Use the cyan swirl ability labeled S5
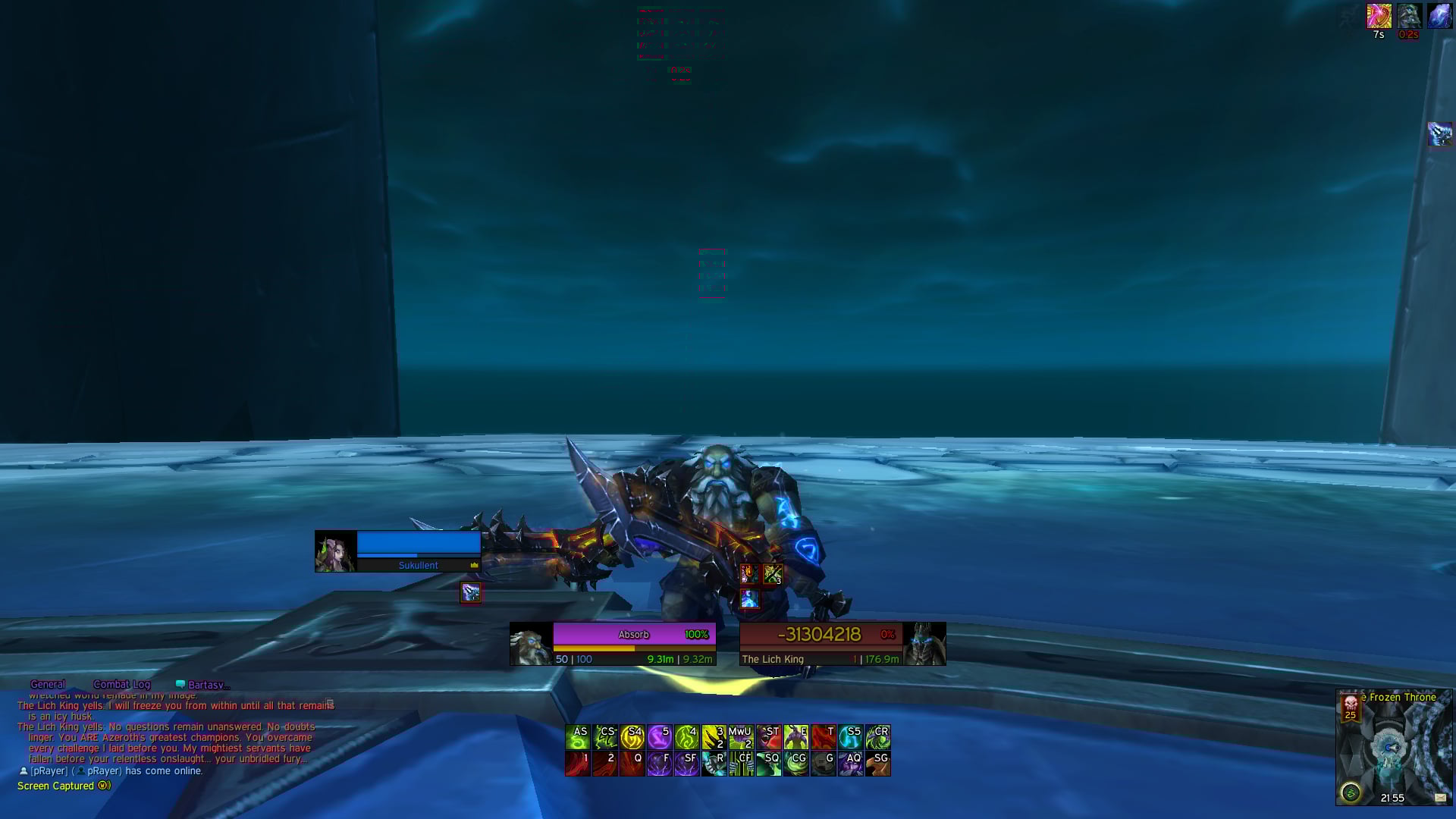This screenshot has width=1456, height=819. (x=850, y=737)
